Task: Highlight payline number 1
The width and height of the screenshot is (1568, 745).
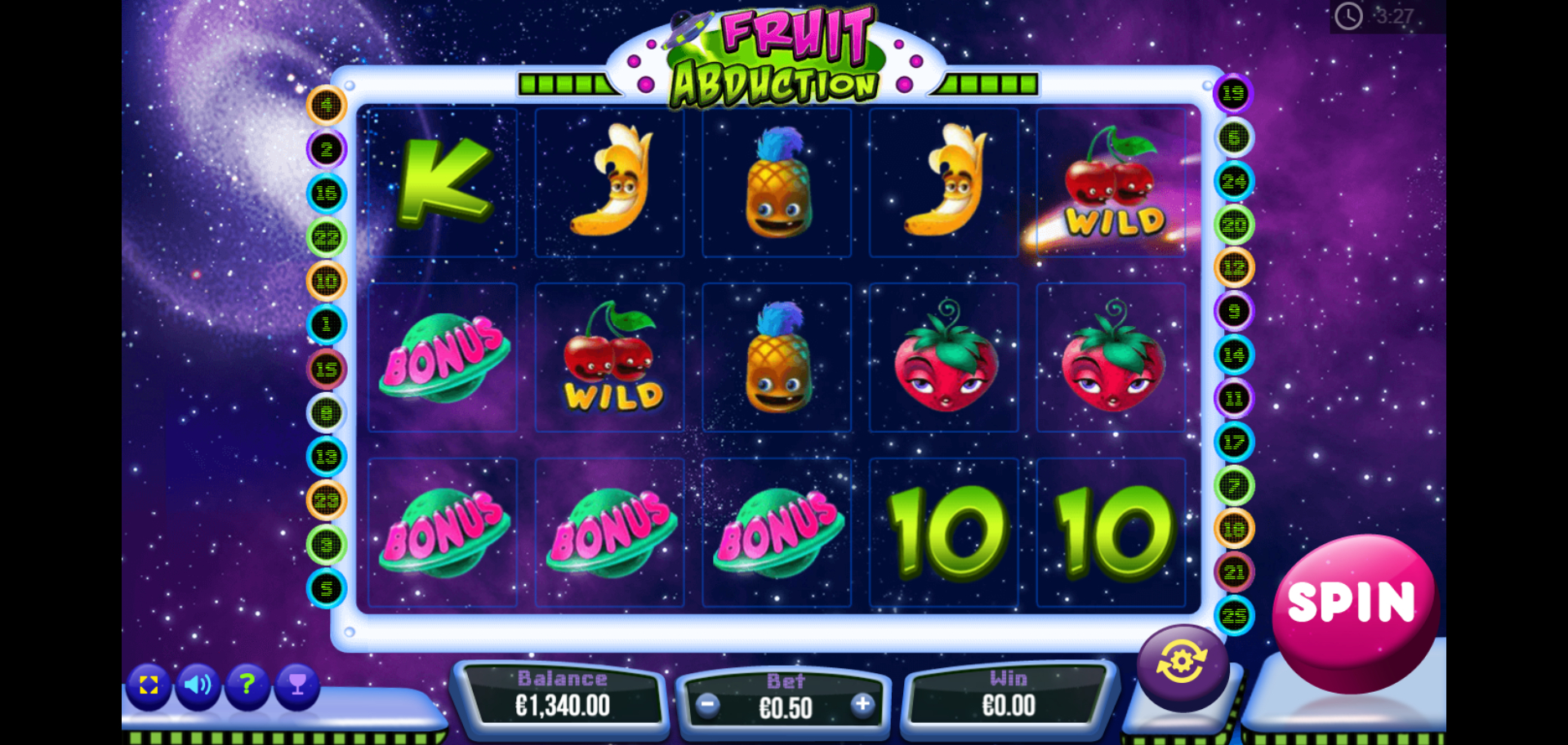Action: pyautogui.click(x=327, y=325)
